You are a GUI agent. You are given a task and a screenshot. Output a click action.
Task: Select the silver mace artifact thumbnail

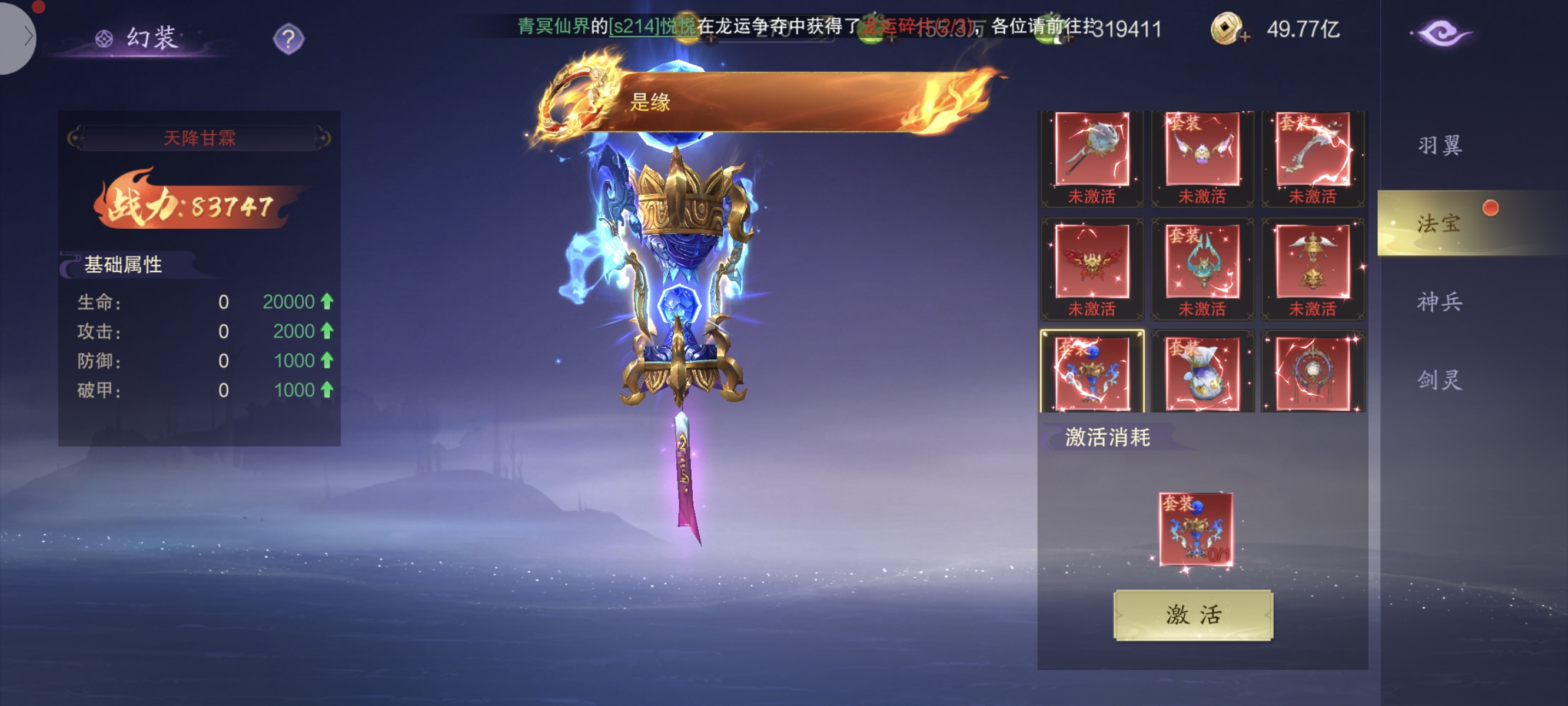coord(1091,149)
